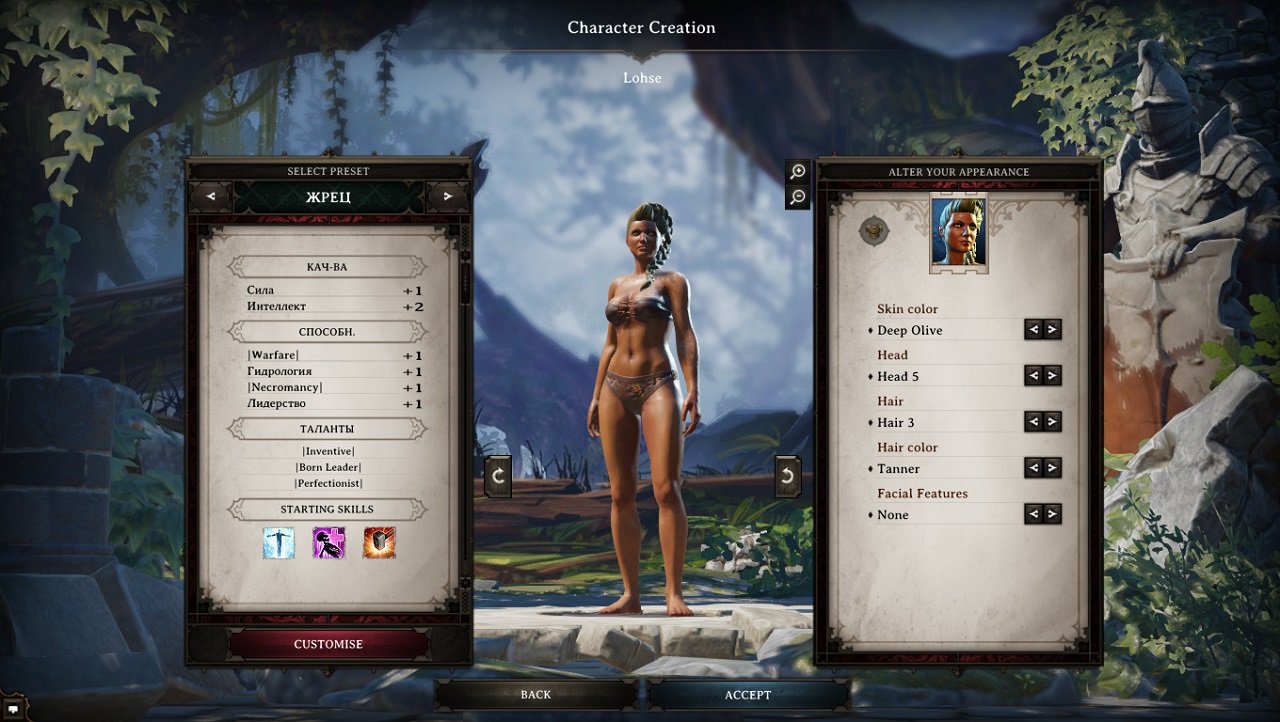The image size is (1280, 722).
Task: Cycle Skin color forward from Deep Olive
Action: [x=1051, y=330]
